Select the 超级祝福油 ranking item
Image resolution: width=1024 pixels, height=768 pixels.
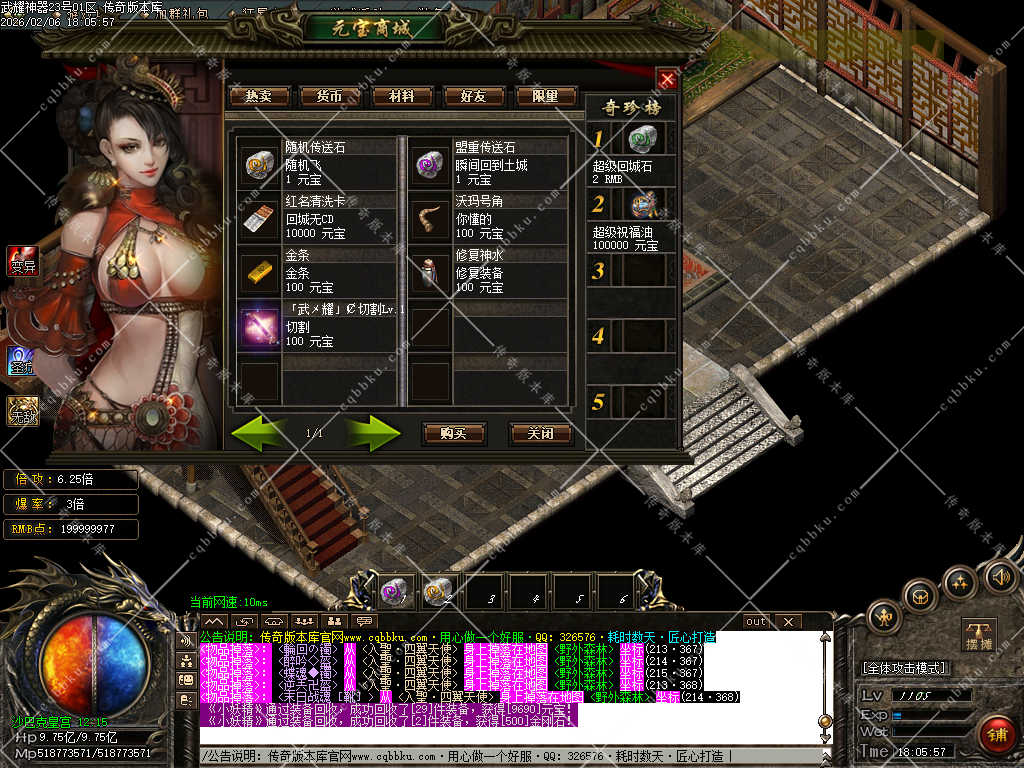(x=640, y=204)
